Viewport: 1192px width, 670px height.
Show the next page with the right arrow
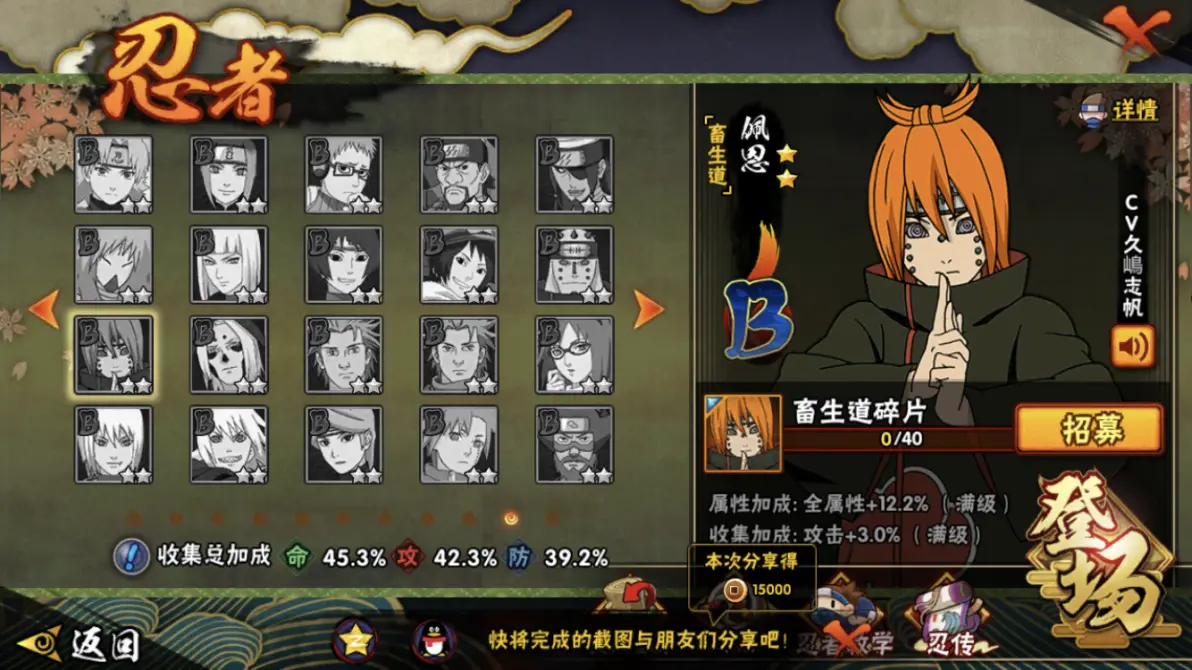coord(649,309)
